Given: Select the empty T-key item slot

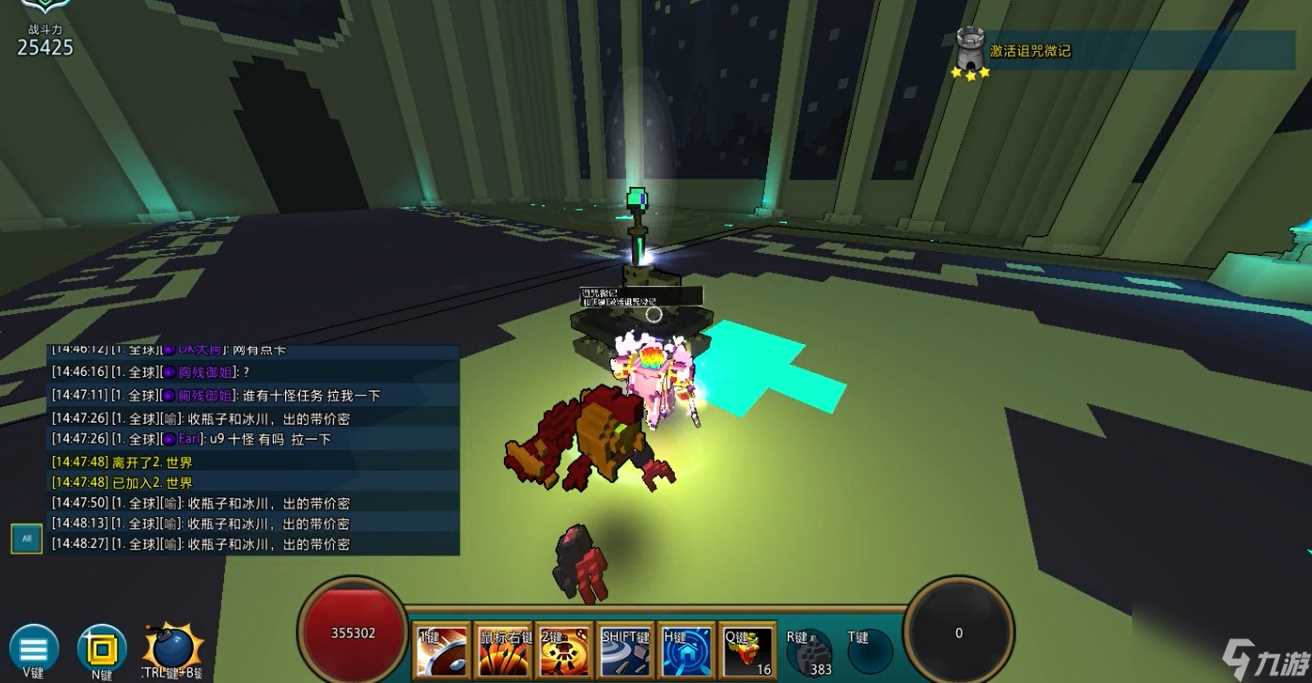Looking at the screenshot, I should tap(868, 651).
